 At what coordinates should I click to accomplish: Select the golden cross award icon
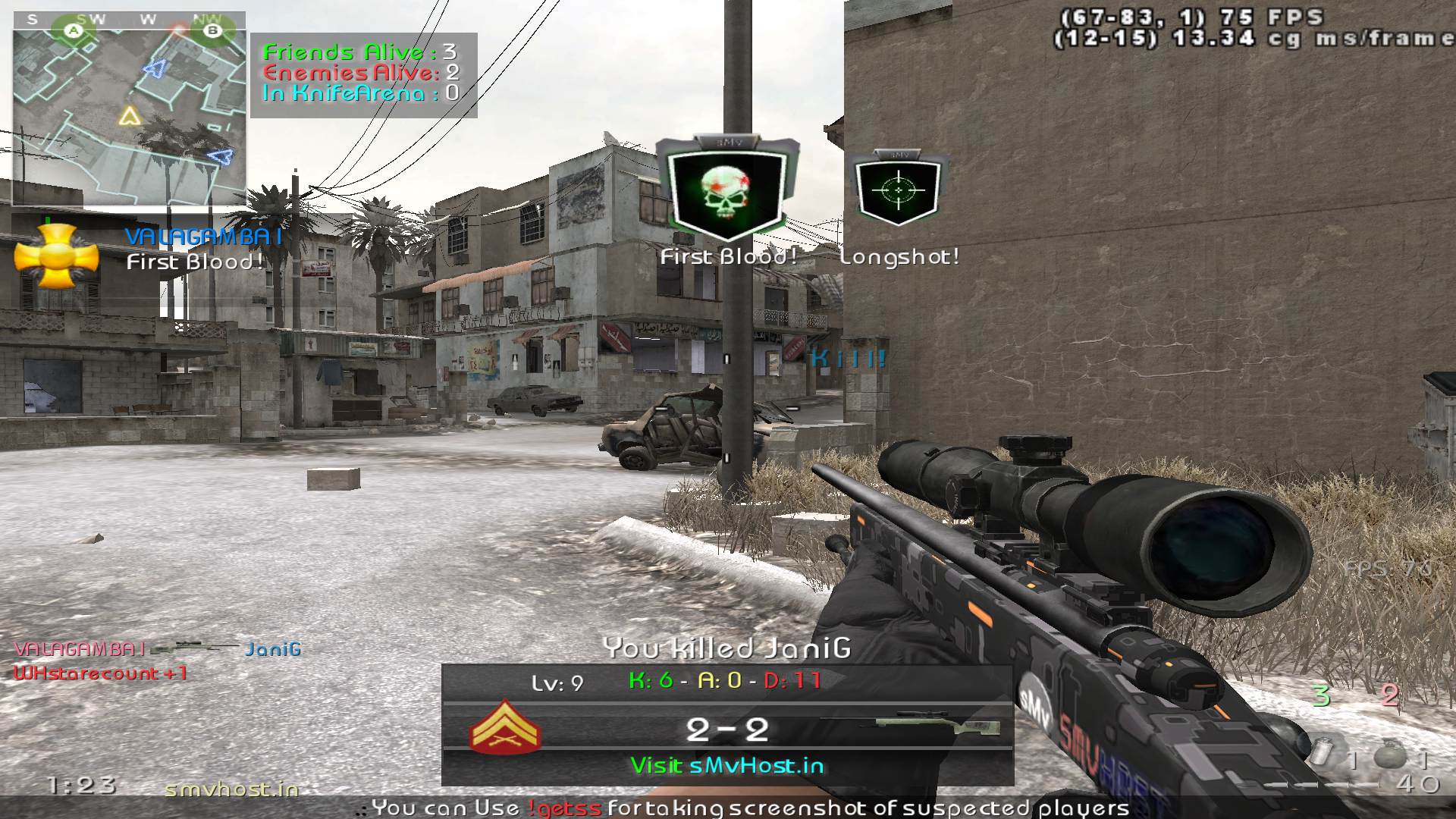pos(56,256)
